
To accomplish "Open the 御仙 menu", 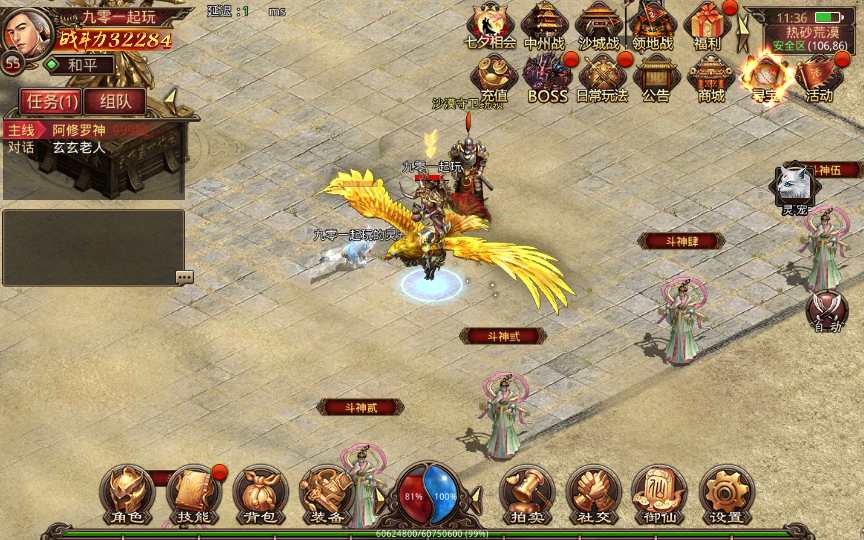I will pyautogui.click(x=659, y=494).
